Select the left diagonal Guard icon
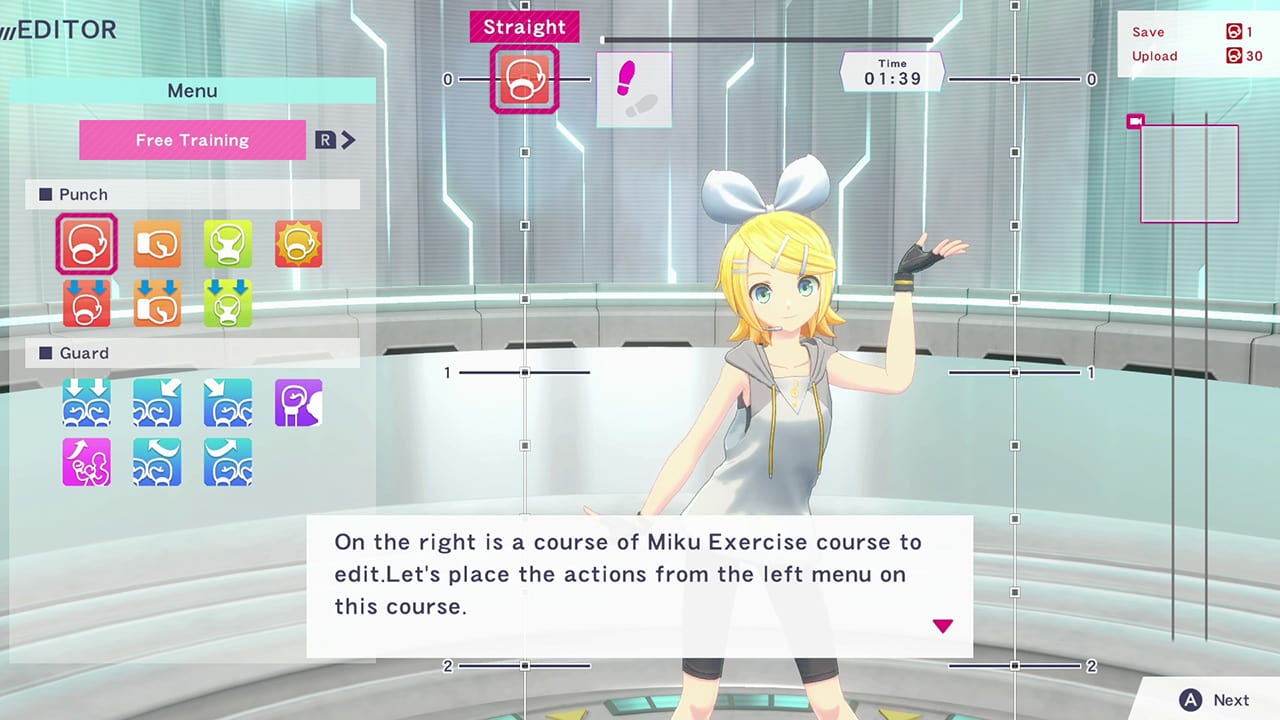This screenshot has height=720, width=1280. click(x=157, y=402)
